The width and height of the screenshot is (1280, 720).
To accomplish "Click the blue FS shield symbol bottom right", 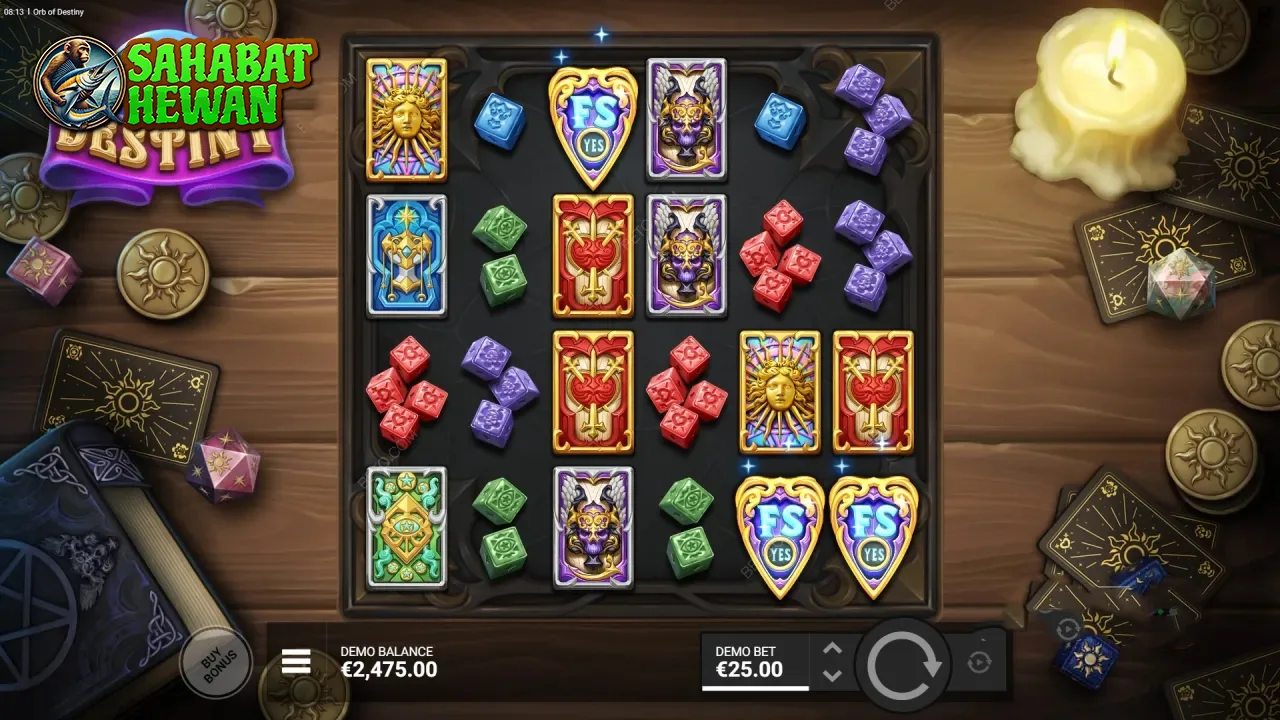I will point(873,532).
